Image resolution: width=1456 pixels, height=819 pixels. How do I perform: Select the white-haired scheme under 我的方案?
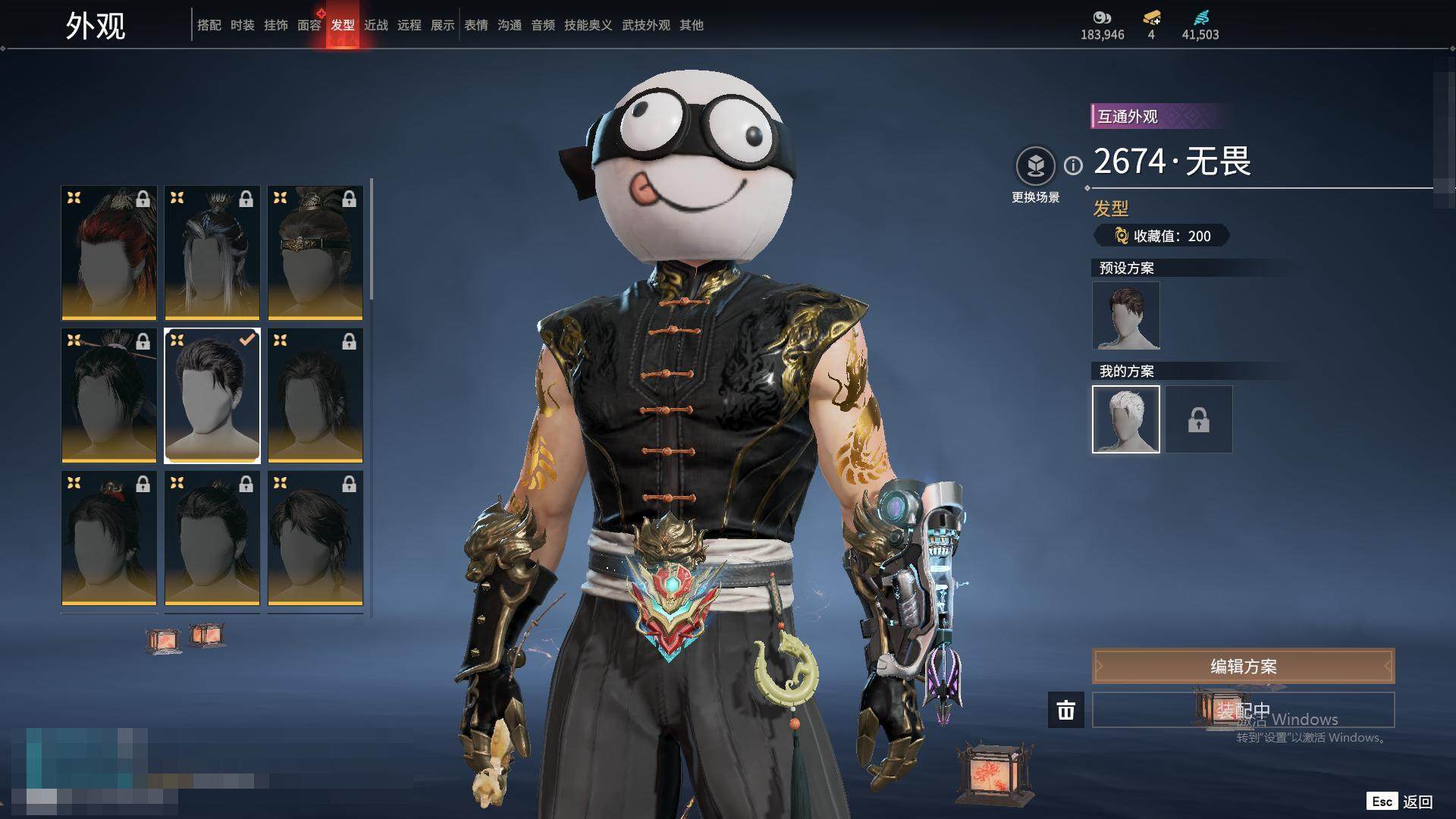[1125, 419]
